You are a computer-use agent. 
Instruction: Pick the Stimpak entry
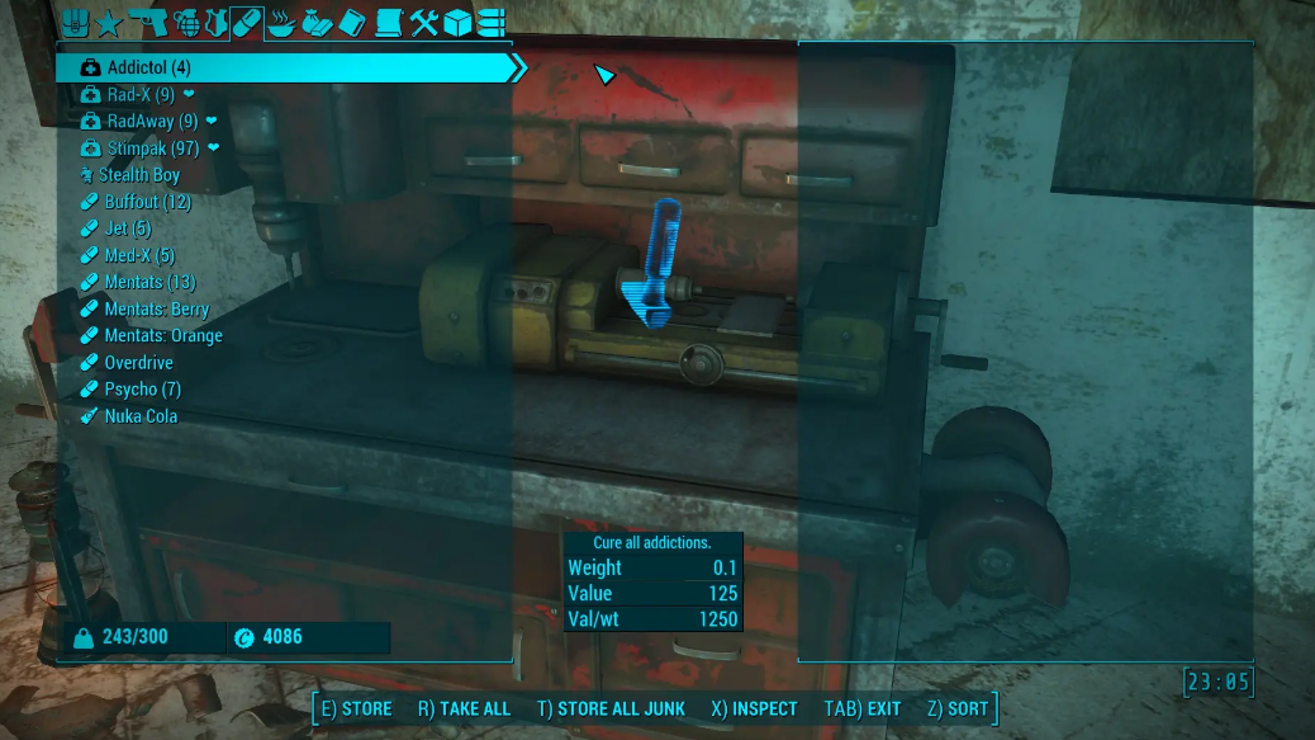(152, 149)
